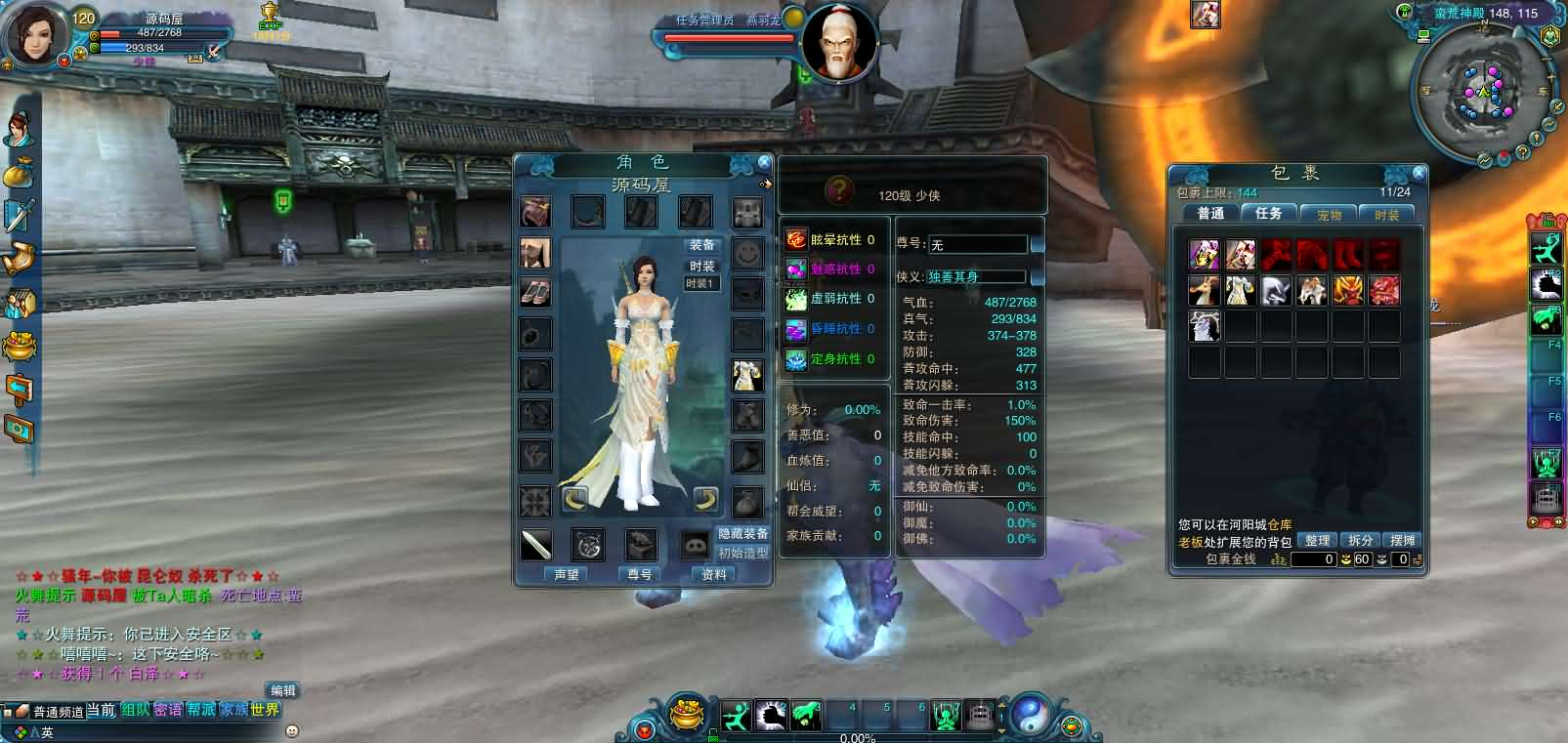Show the 尊号 title page
This screenshot has width=1568, height=743.
pos(640,574)
